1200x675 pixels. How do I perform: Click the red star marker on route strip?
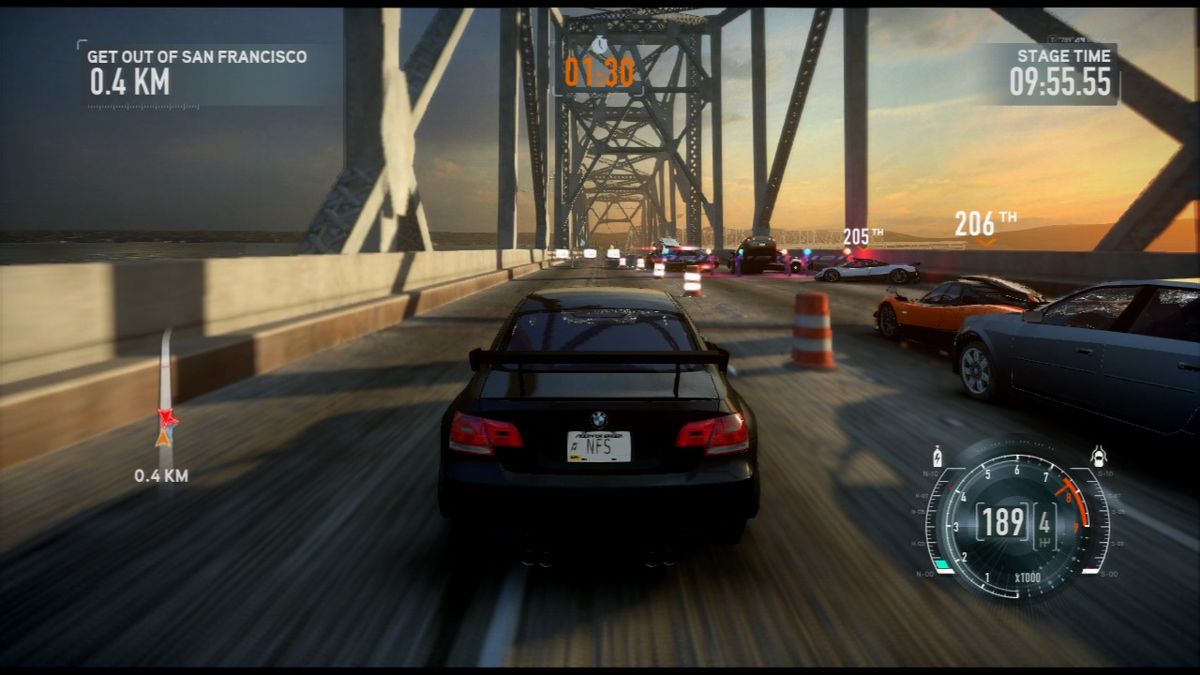(x=166, y=419)
